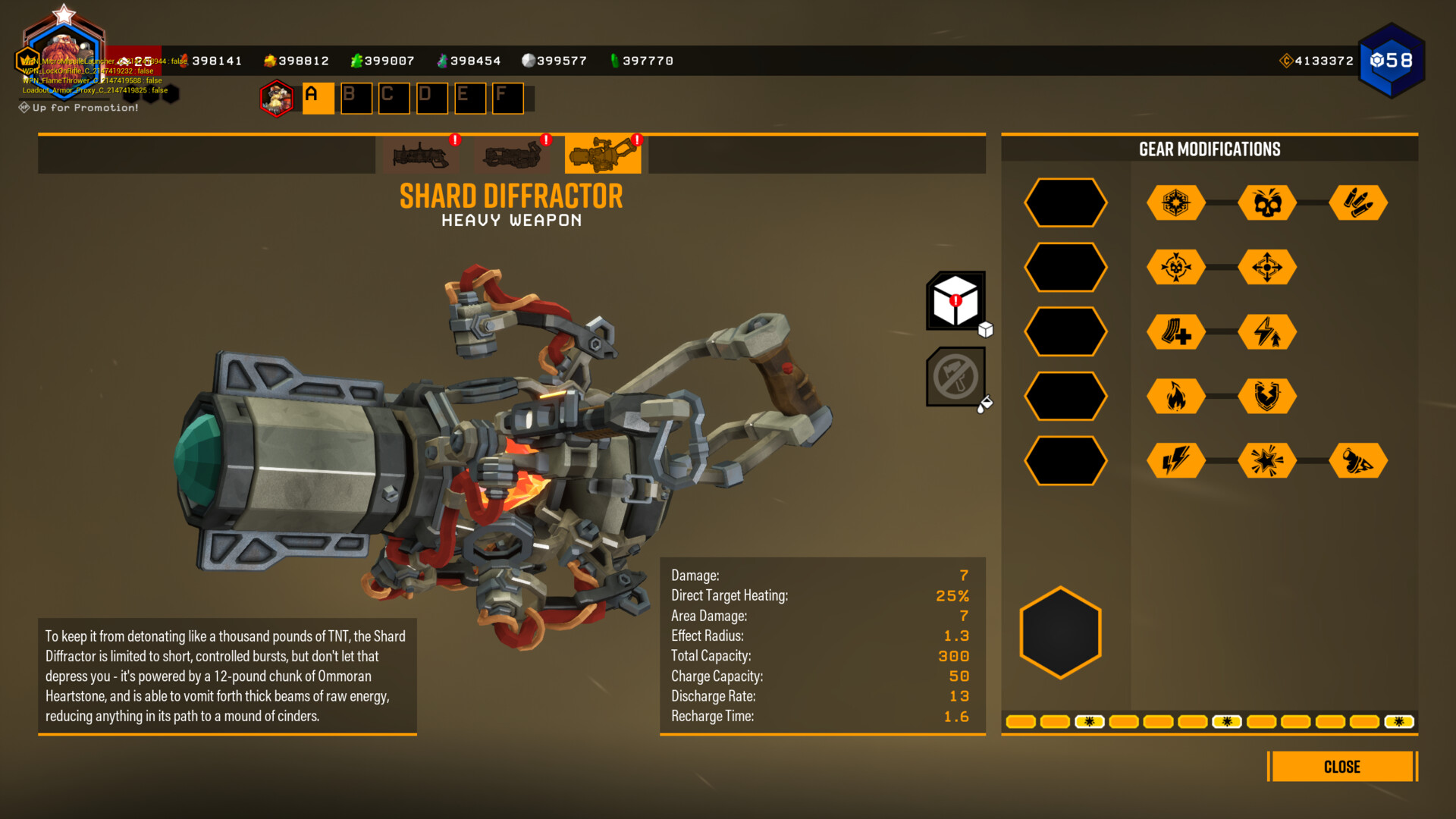
Task: Switch to loadout D
Action: point(432,99)
